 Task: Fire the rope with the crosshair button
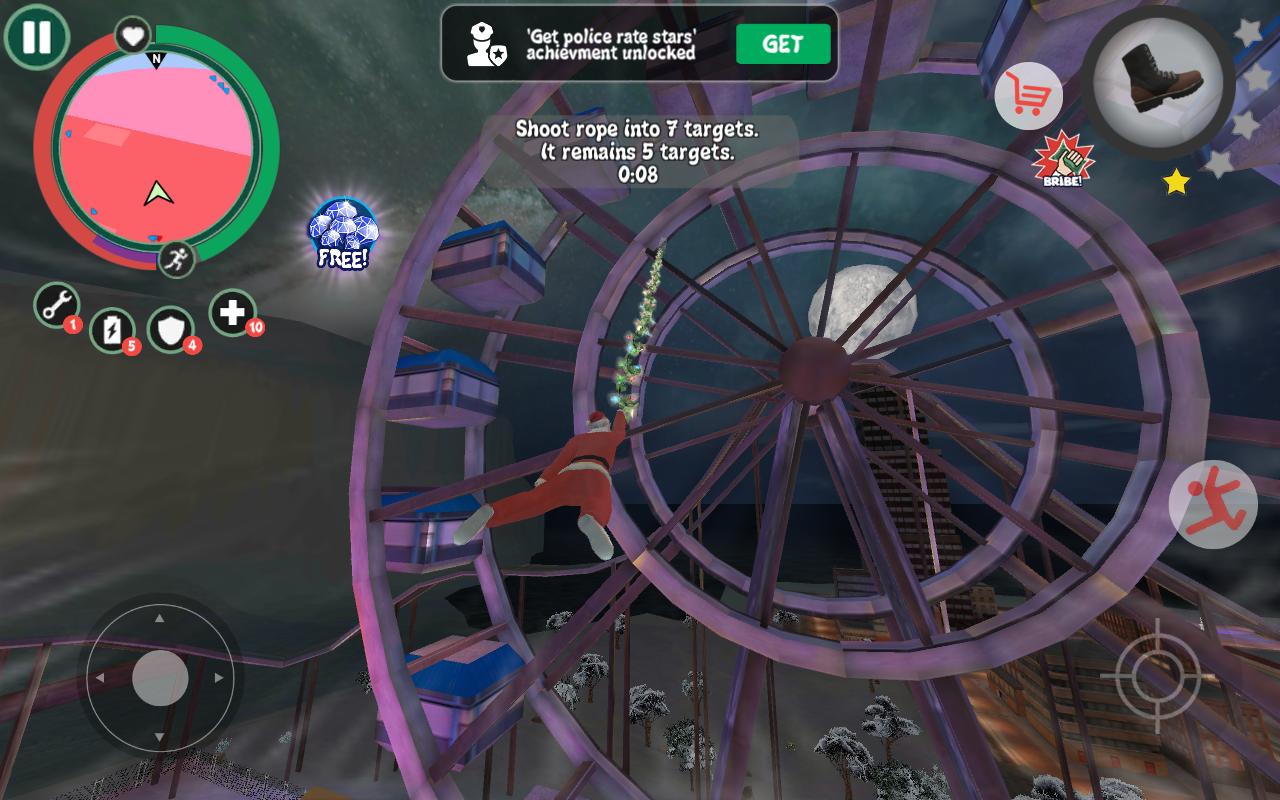(1158, 675)
